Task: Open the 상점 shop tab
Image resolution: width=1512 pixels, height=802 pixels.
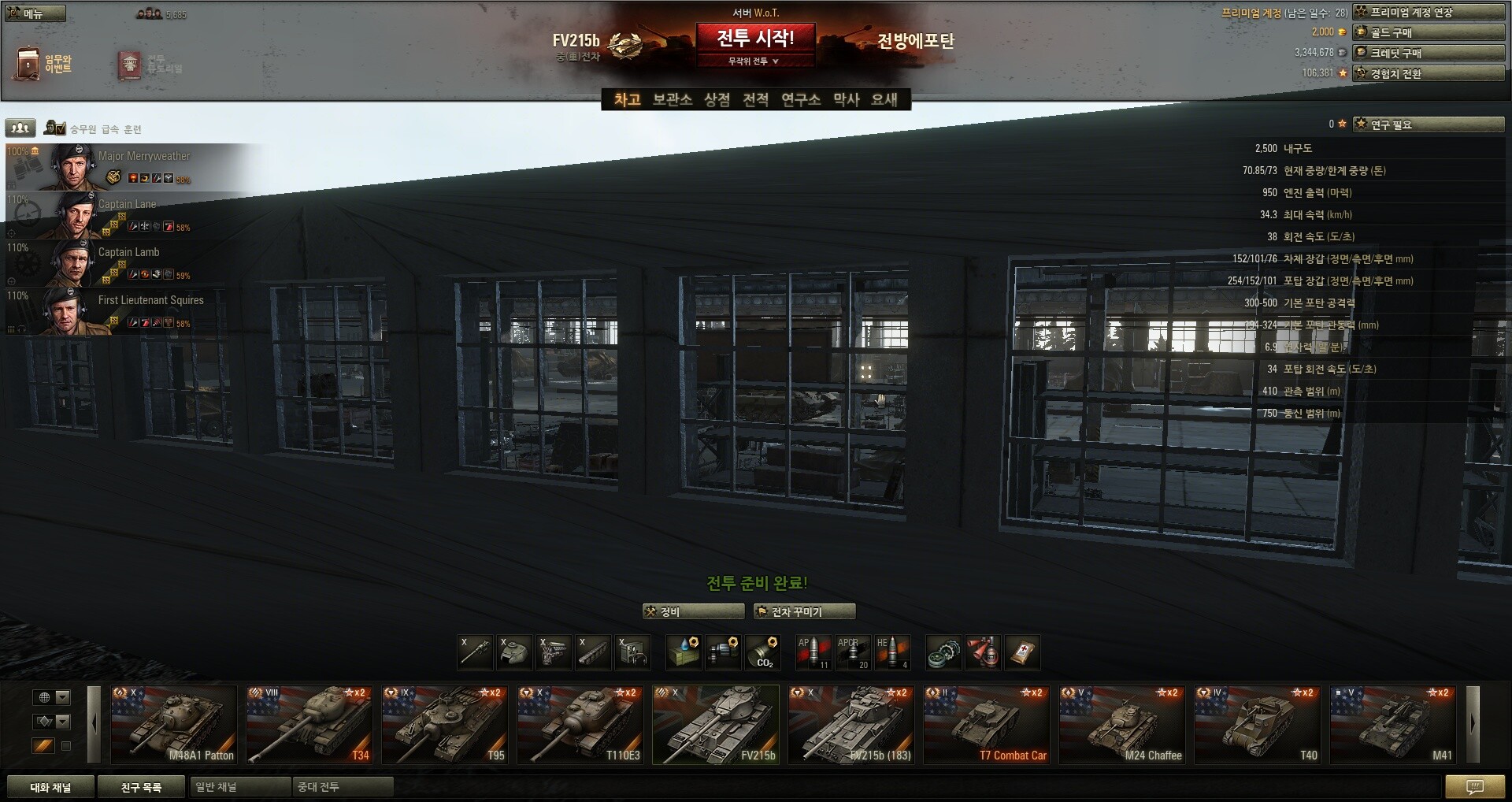Action: 717,99
